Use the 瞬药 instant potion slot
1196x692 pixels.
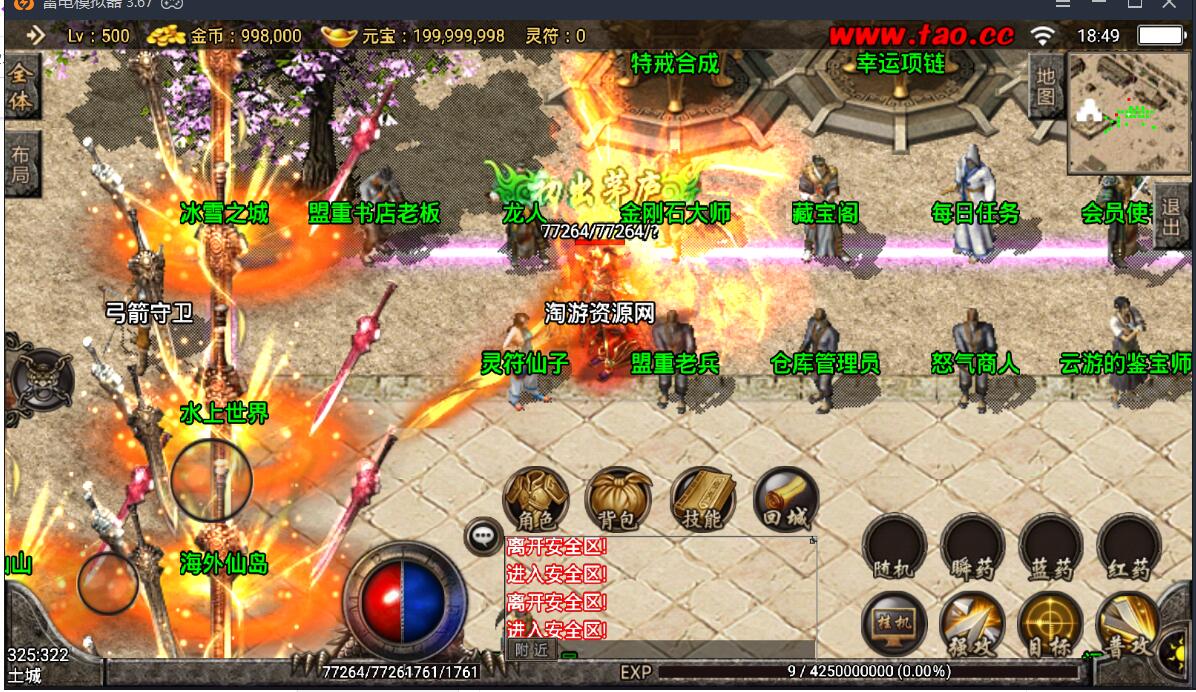click(x=972, y=547)
